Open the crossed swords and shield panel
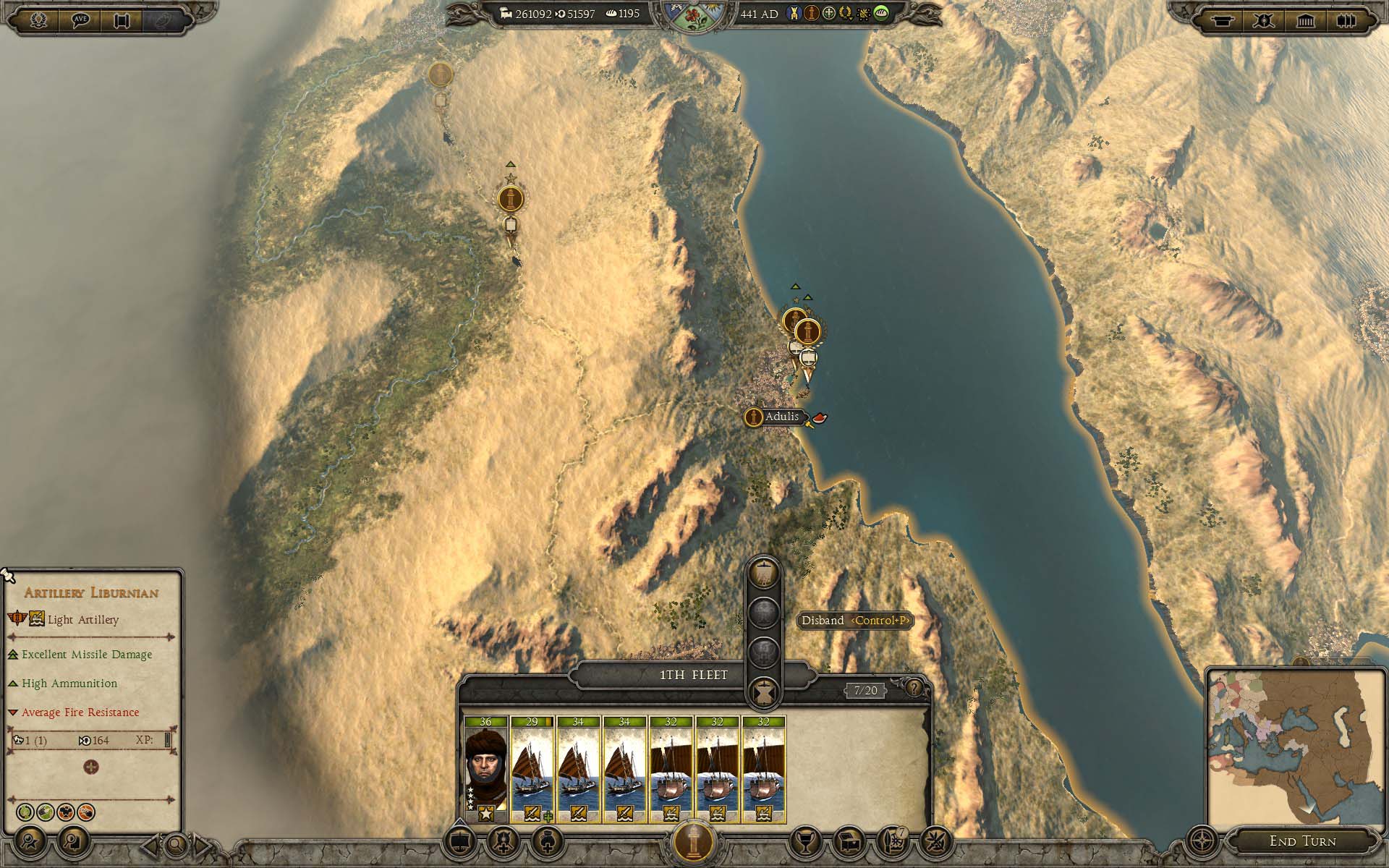The height and width of the screenshot is (868, 1389). click(1264, 20)
